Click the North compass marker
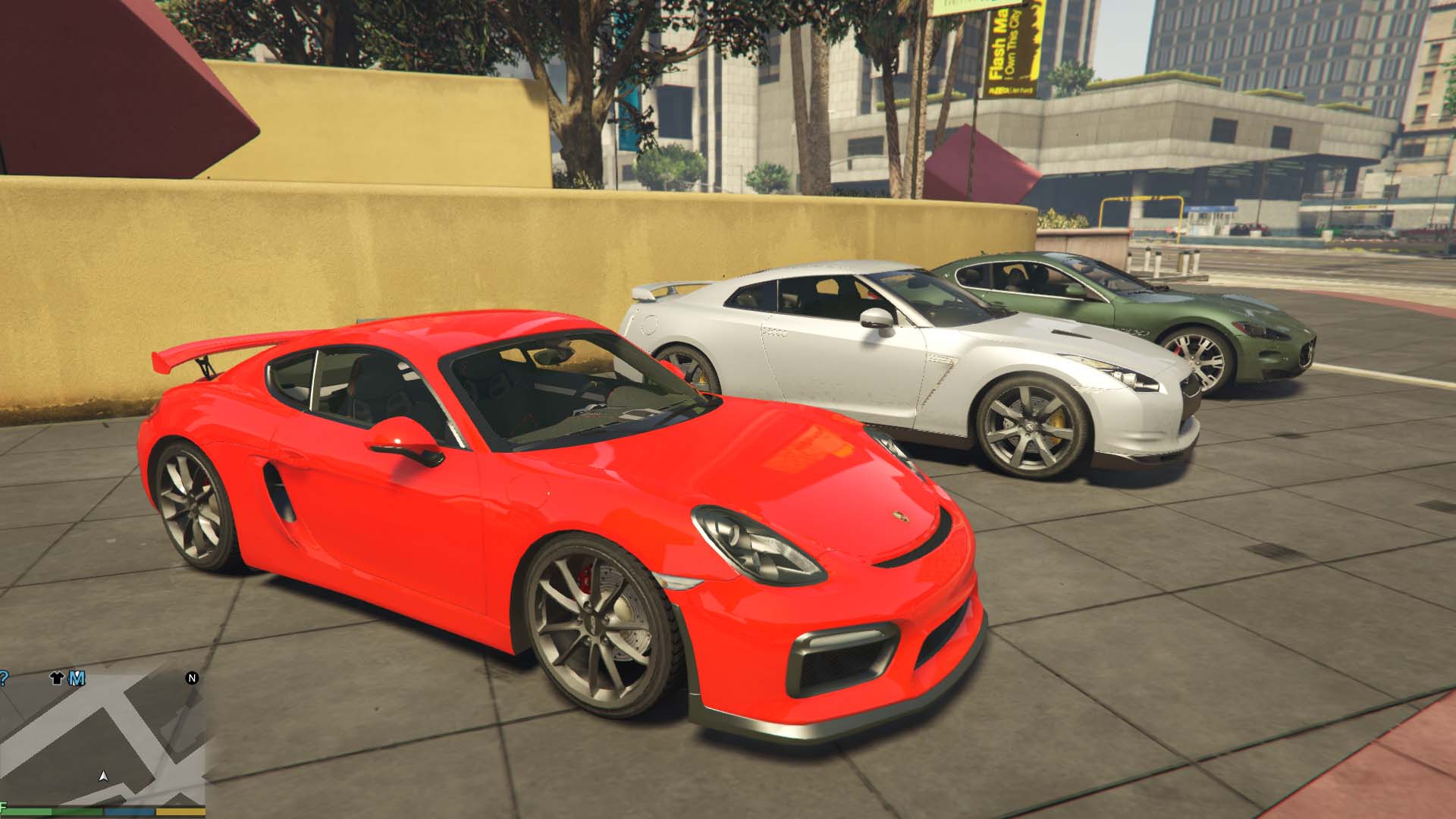 192,678
